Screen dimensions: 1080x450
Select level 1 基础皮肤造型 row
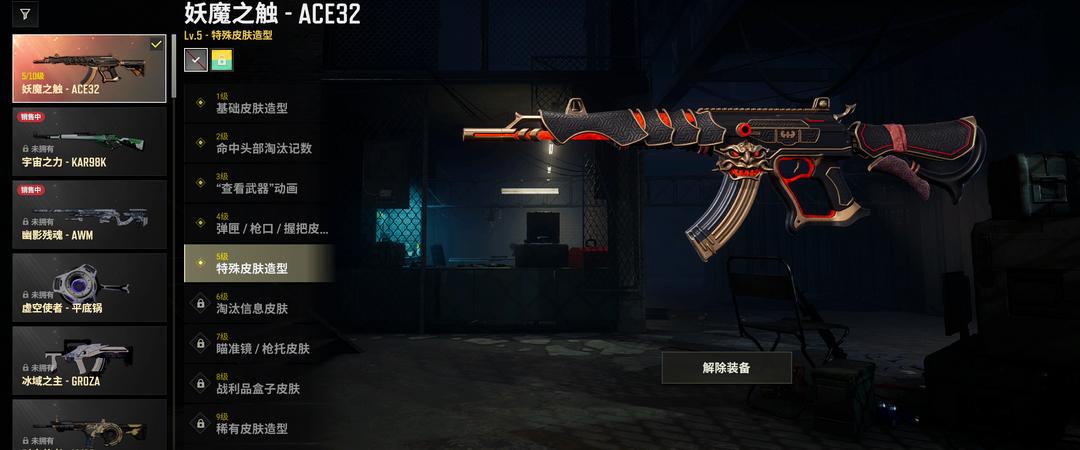[x=258, y=103]
